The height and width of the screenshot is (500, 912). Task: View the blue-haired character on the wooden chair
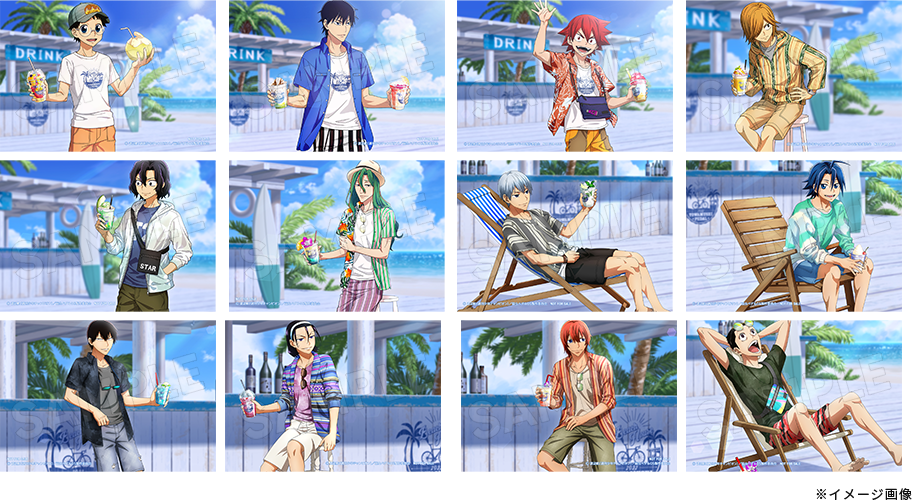click(x=793, y=236)
